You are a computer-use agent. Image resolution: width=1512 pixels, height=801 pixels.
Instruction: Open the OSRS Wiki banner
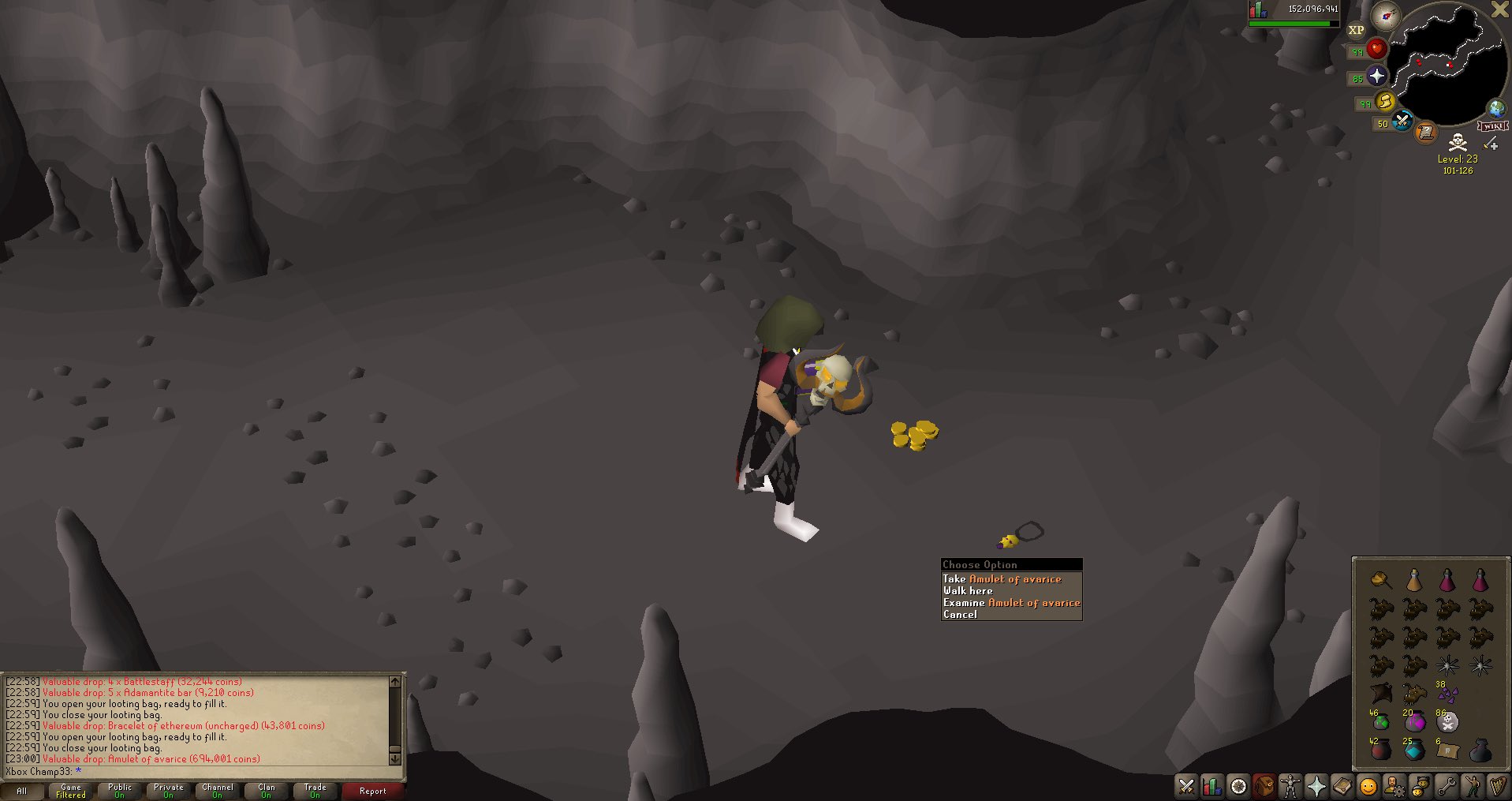coord(1493,125)
